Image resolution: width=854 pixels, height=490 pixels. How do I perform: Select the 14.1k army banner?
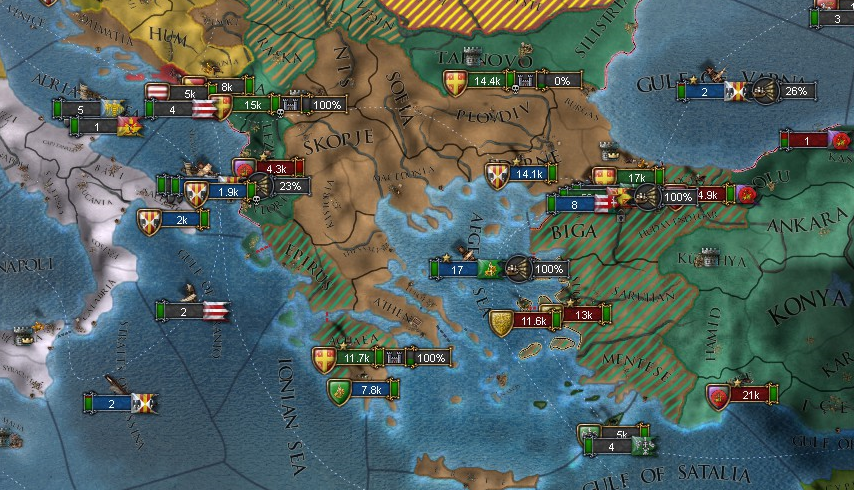[x=526, y=174]
